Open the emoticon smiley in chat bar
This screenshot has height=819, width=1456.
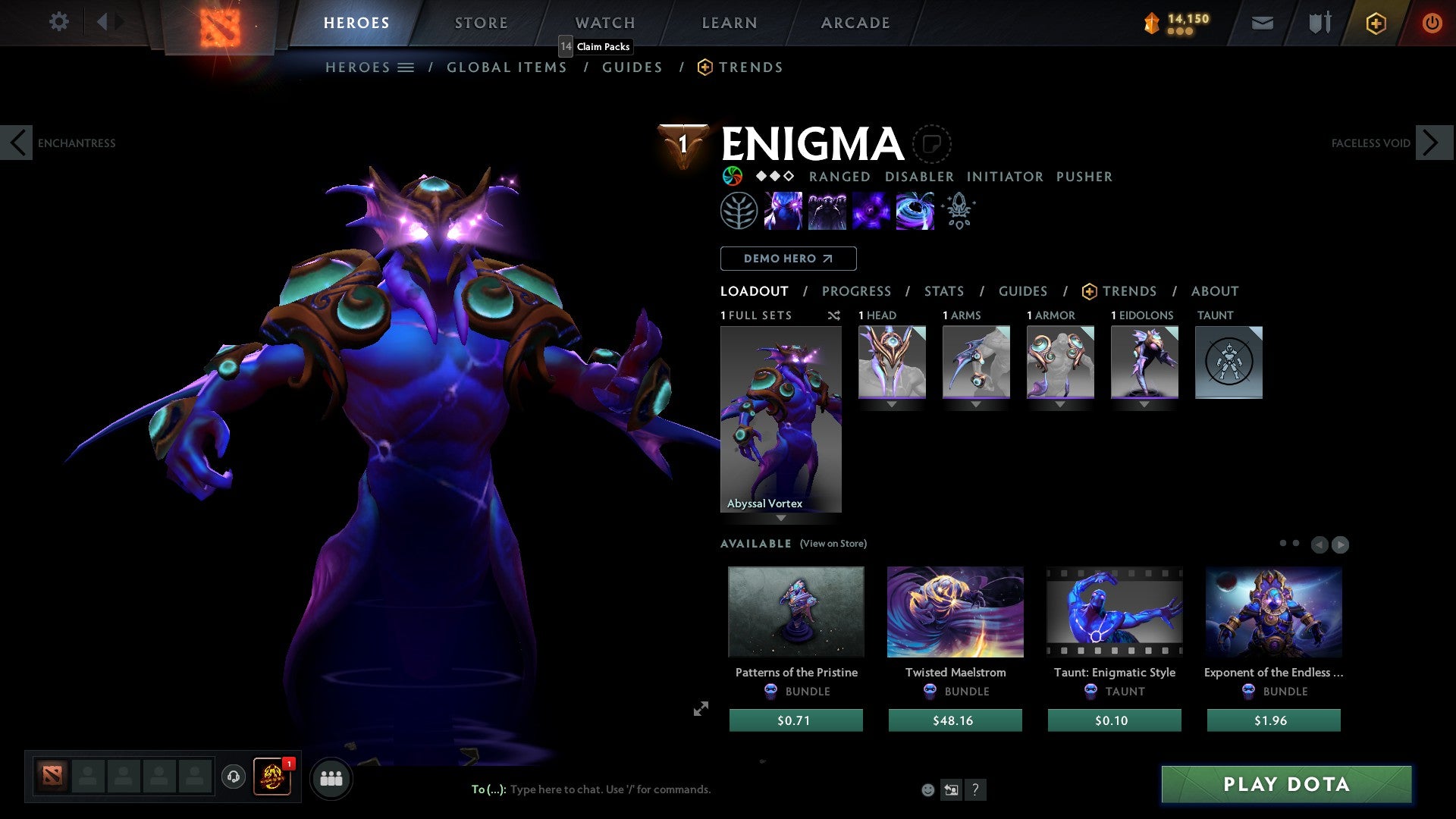click(x=927, y=789)
